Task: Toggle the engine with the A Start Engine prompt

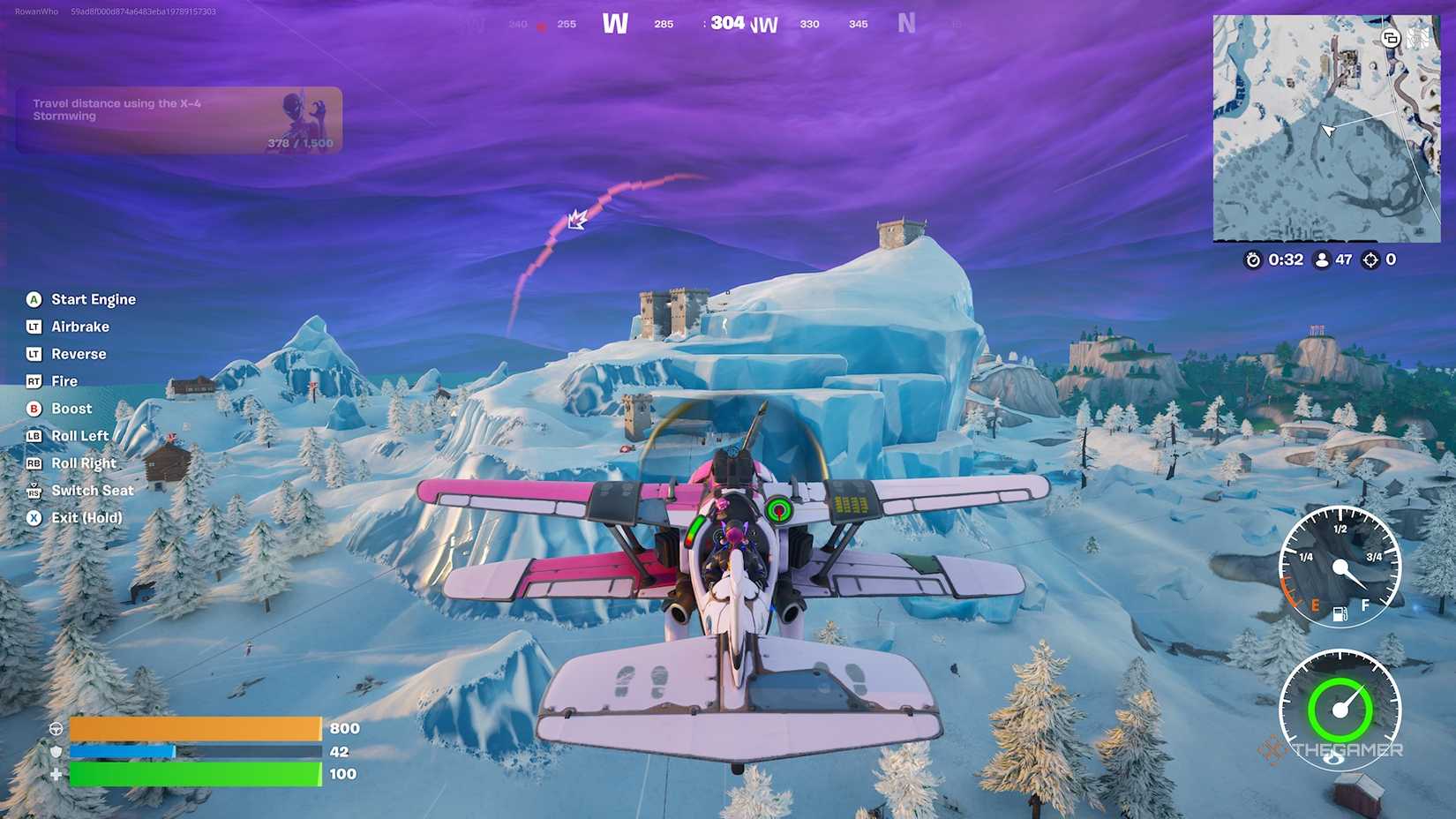Action: pyautogui.click(x=34, y=299)
